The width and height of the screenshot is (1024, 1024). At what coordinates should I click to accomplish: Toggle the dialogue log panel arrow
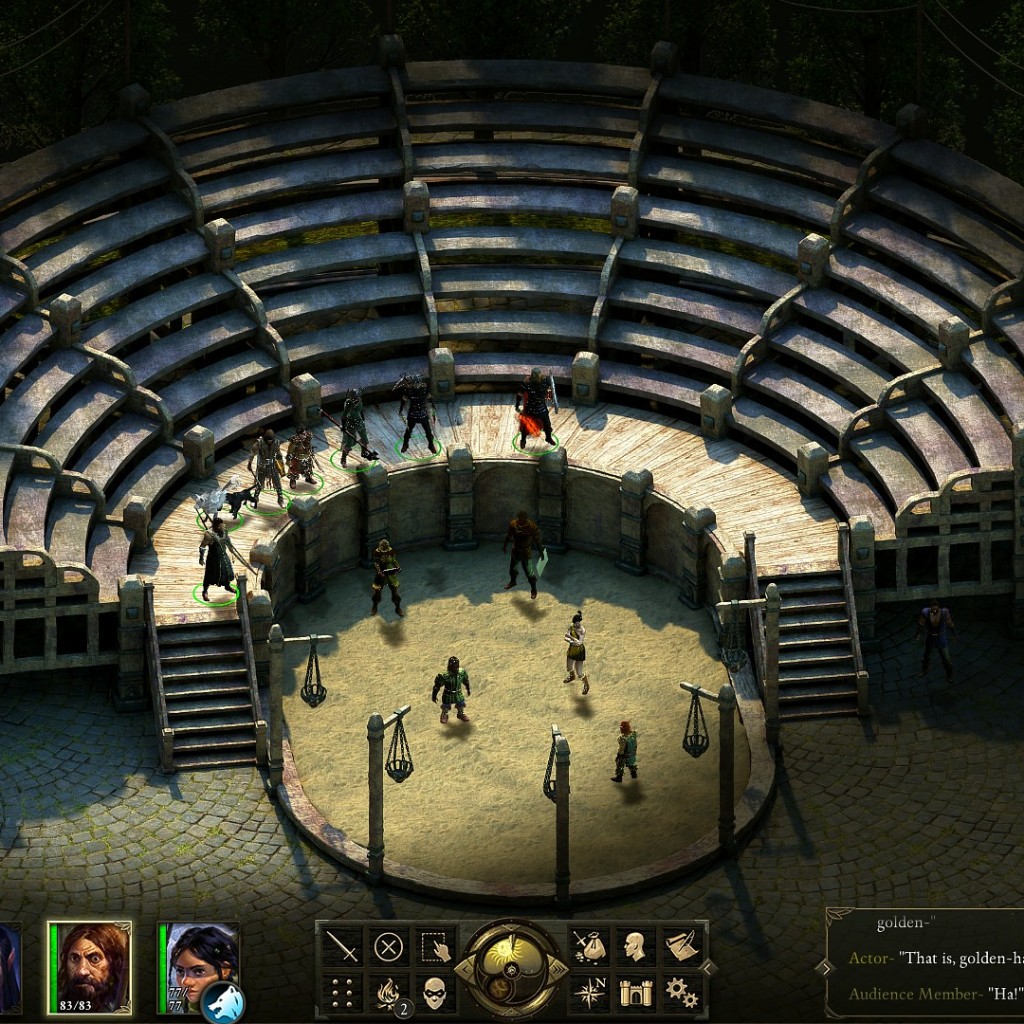click(824, 968)
